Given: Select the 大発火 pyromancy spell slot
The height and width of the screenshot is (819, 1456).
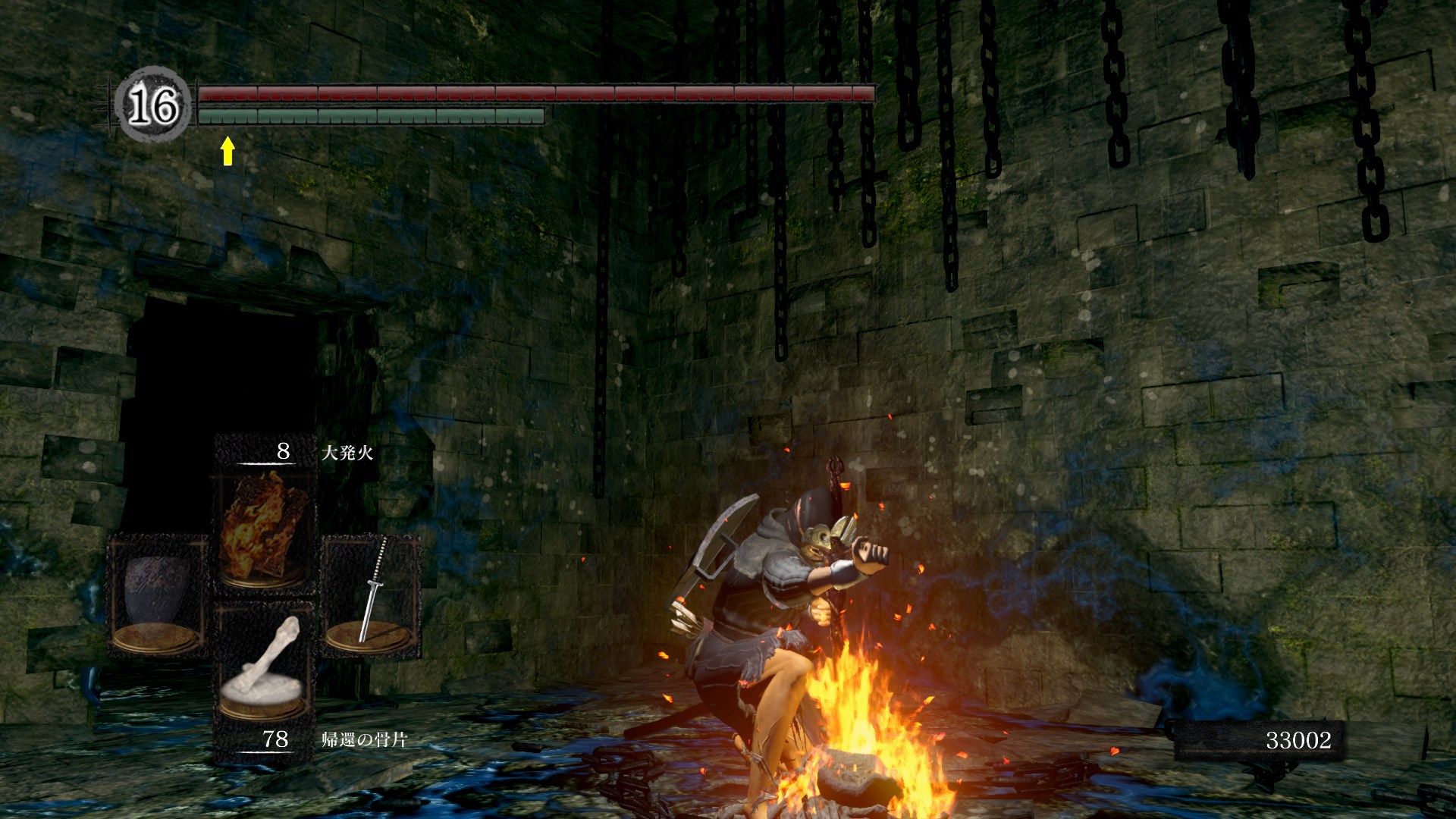Looking at the screenshot, I should pos(263,528).
